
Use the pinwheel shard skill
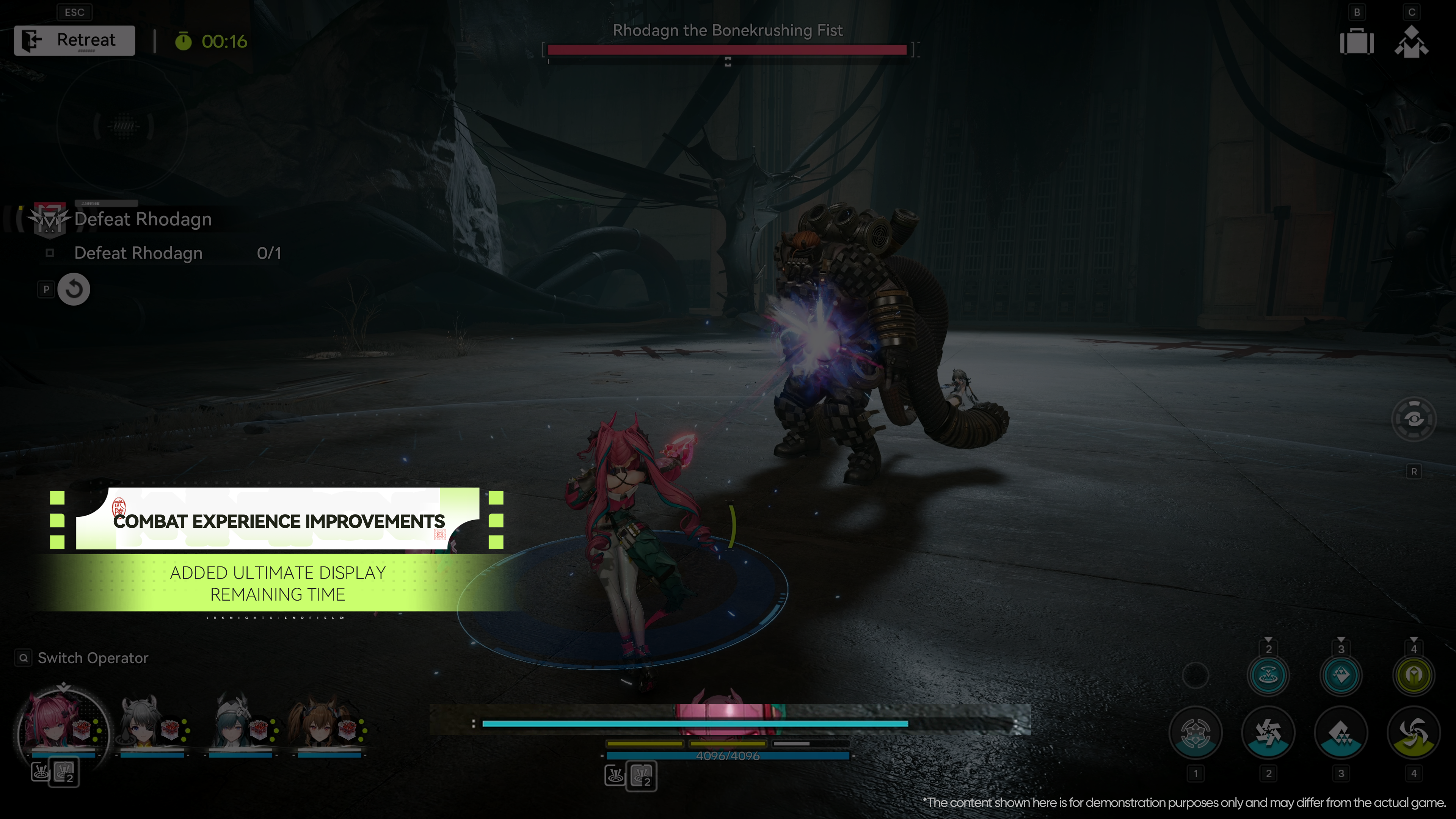[x=1268, y=733]
